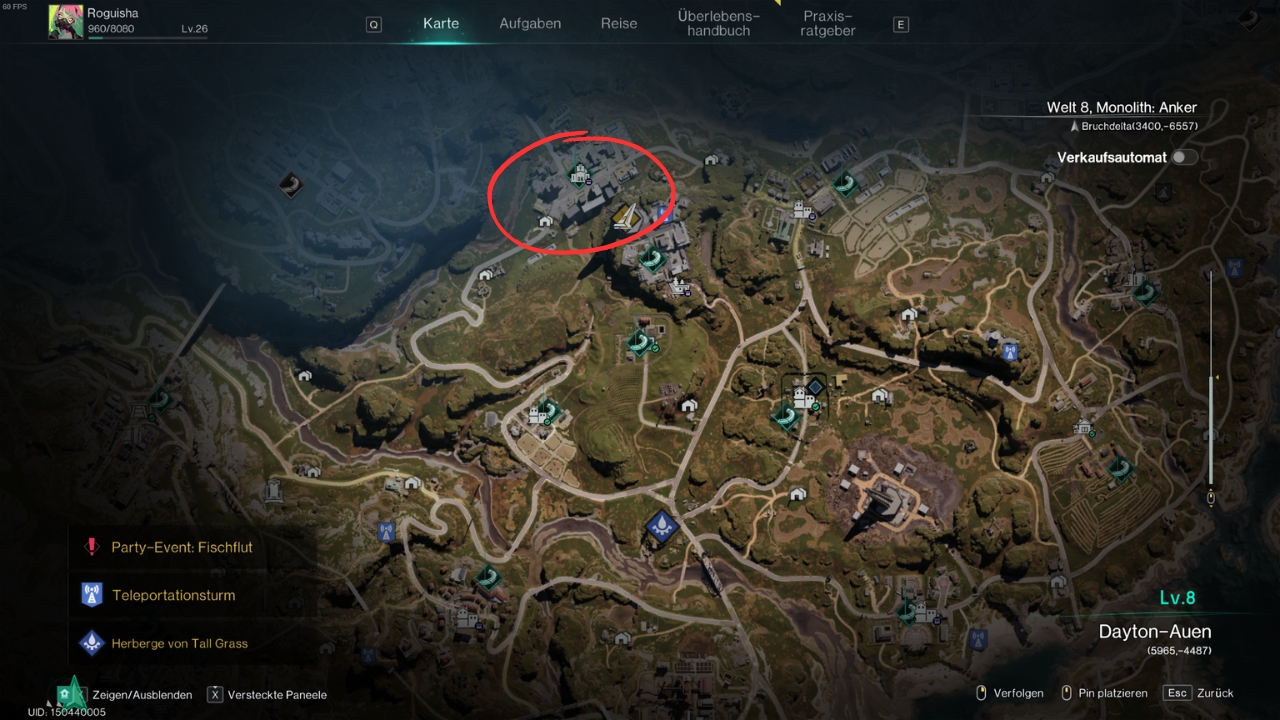Show the Praxisratgeber tab
This screenshot has width=1280, height=720.
[827, 23]
